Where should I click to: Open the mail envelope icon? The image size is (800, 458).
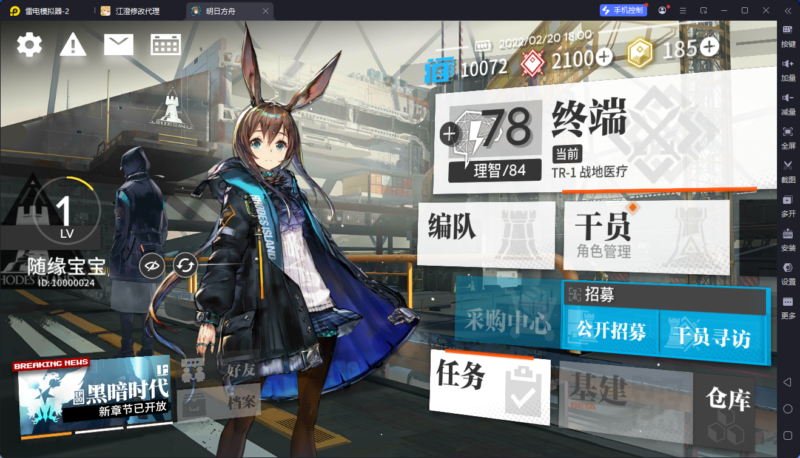click(118, 44)
